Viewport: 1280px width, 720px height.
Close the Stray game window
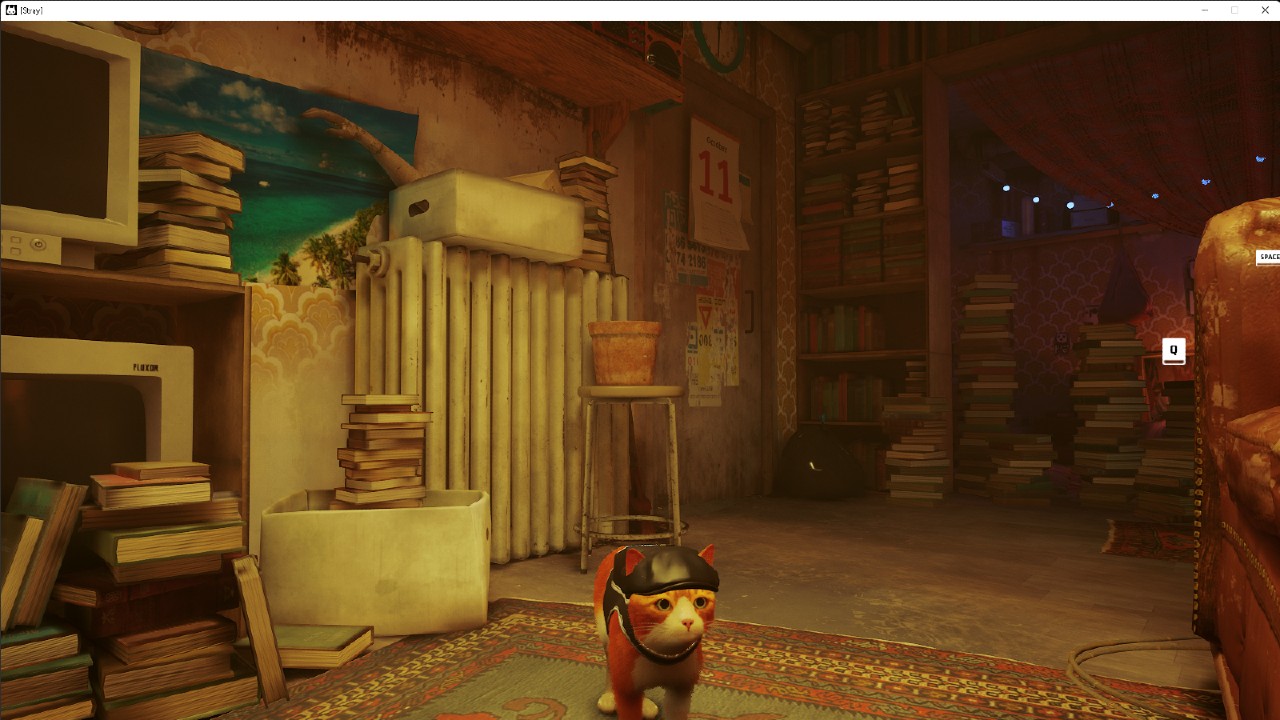click(x=1264, y=9)
